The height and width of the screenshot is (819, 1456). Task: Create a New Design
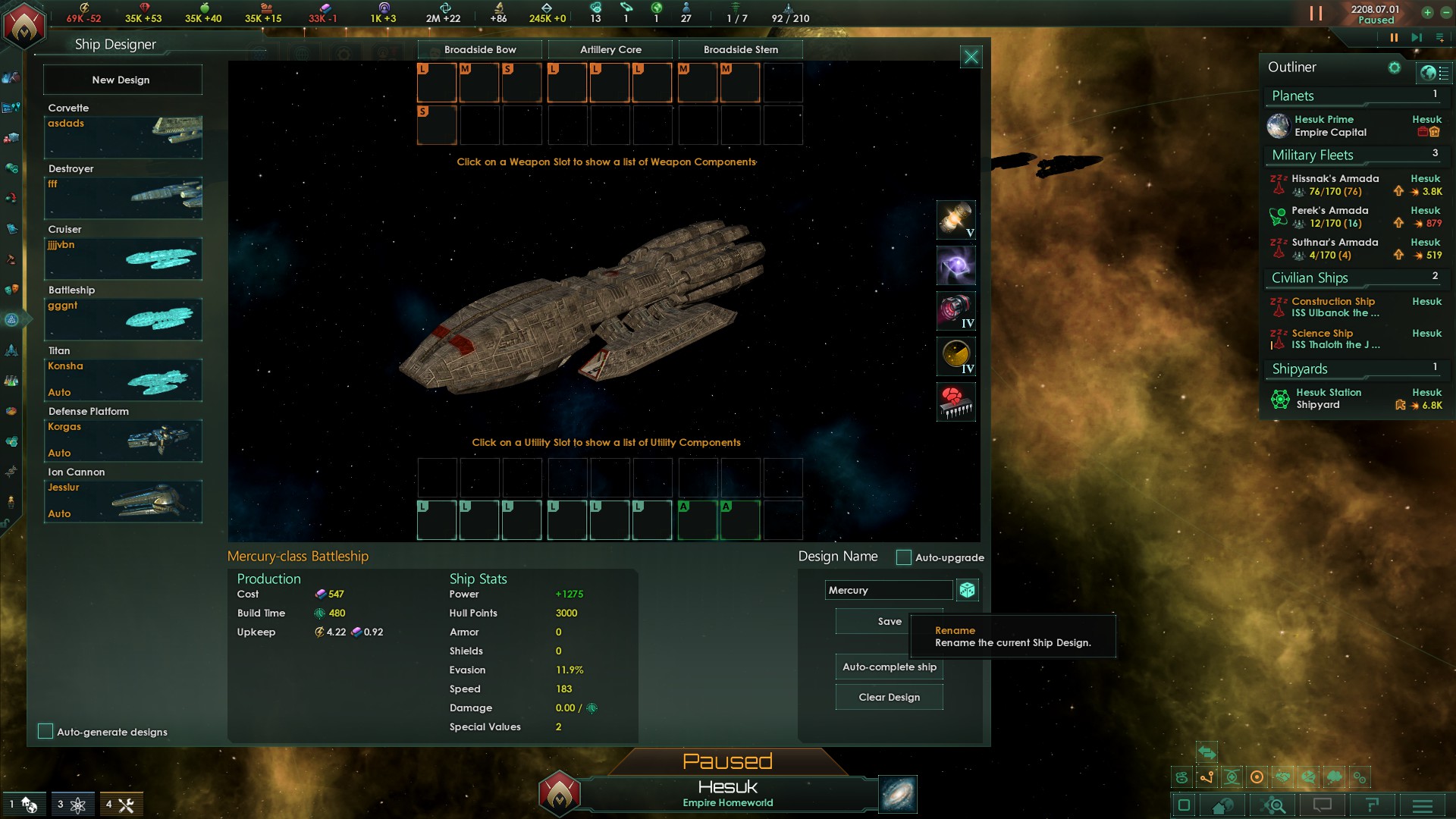click(x=121, y=80)
